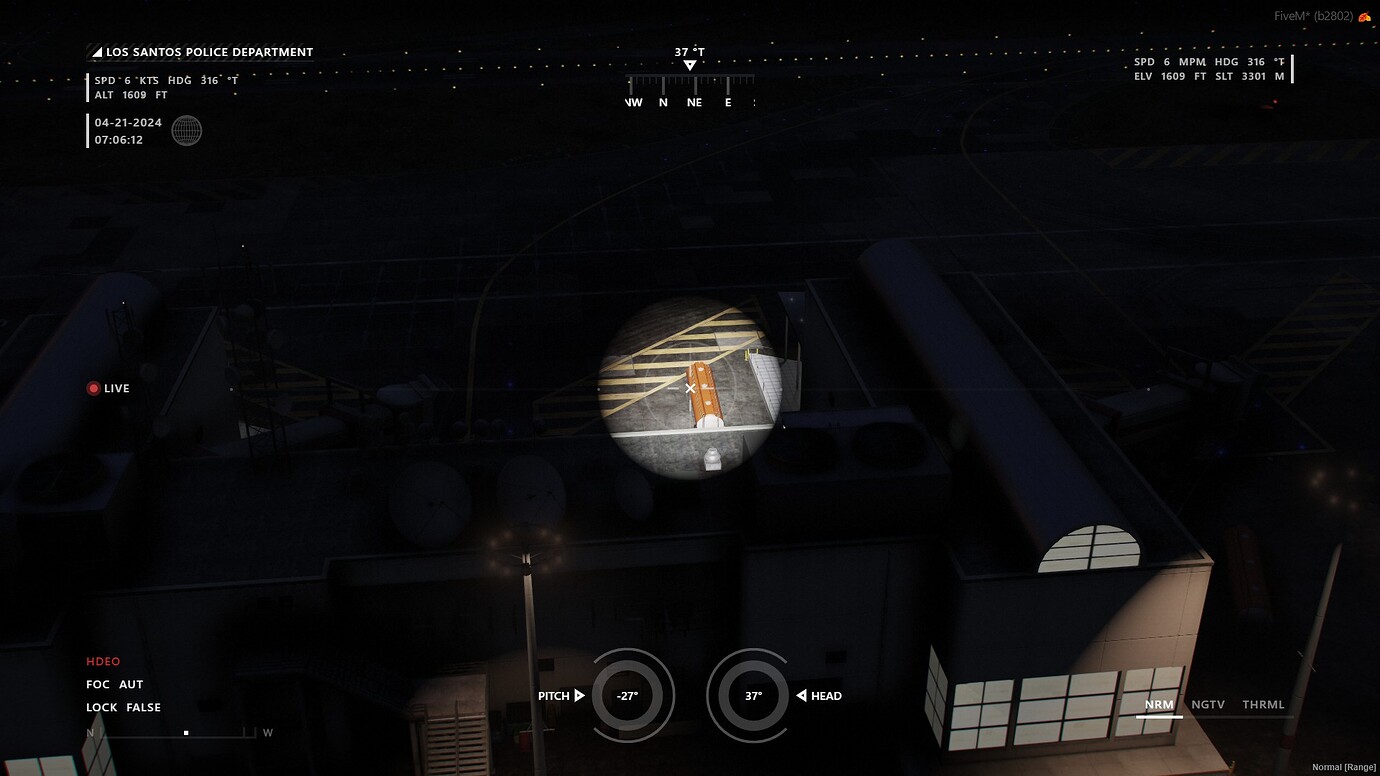The image size is (1380, 776).
Task: Click the red LIVE recording indicator
Action: point(94,388)
